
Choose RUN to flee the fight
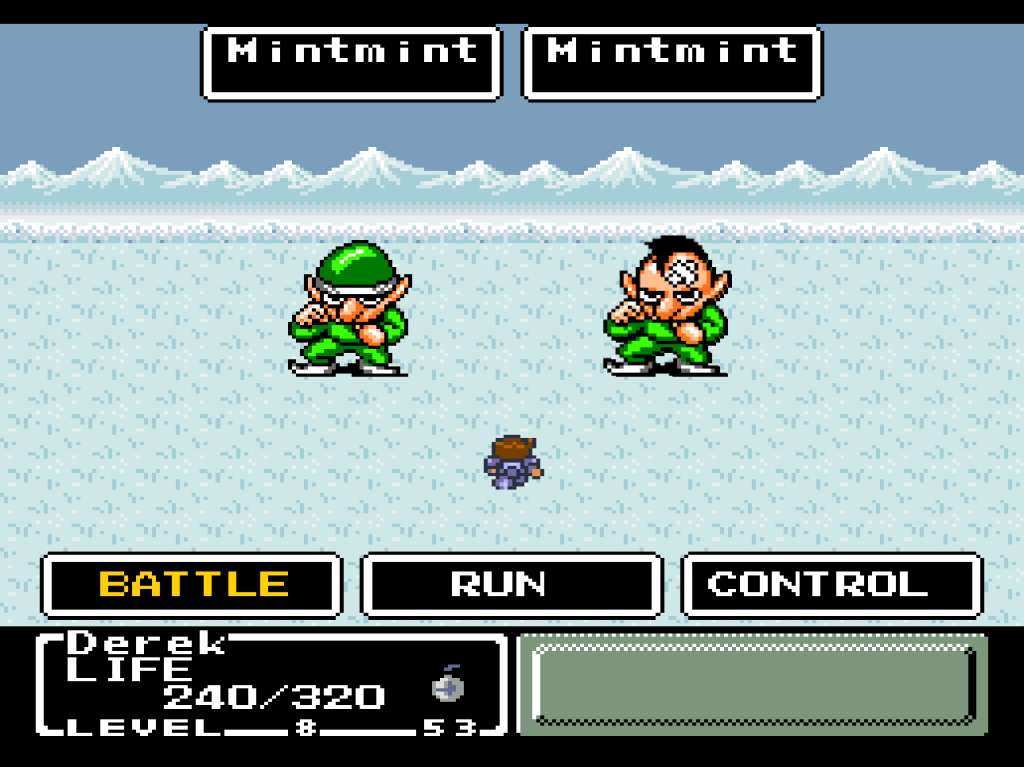(x=511, y=585)
